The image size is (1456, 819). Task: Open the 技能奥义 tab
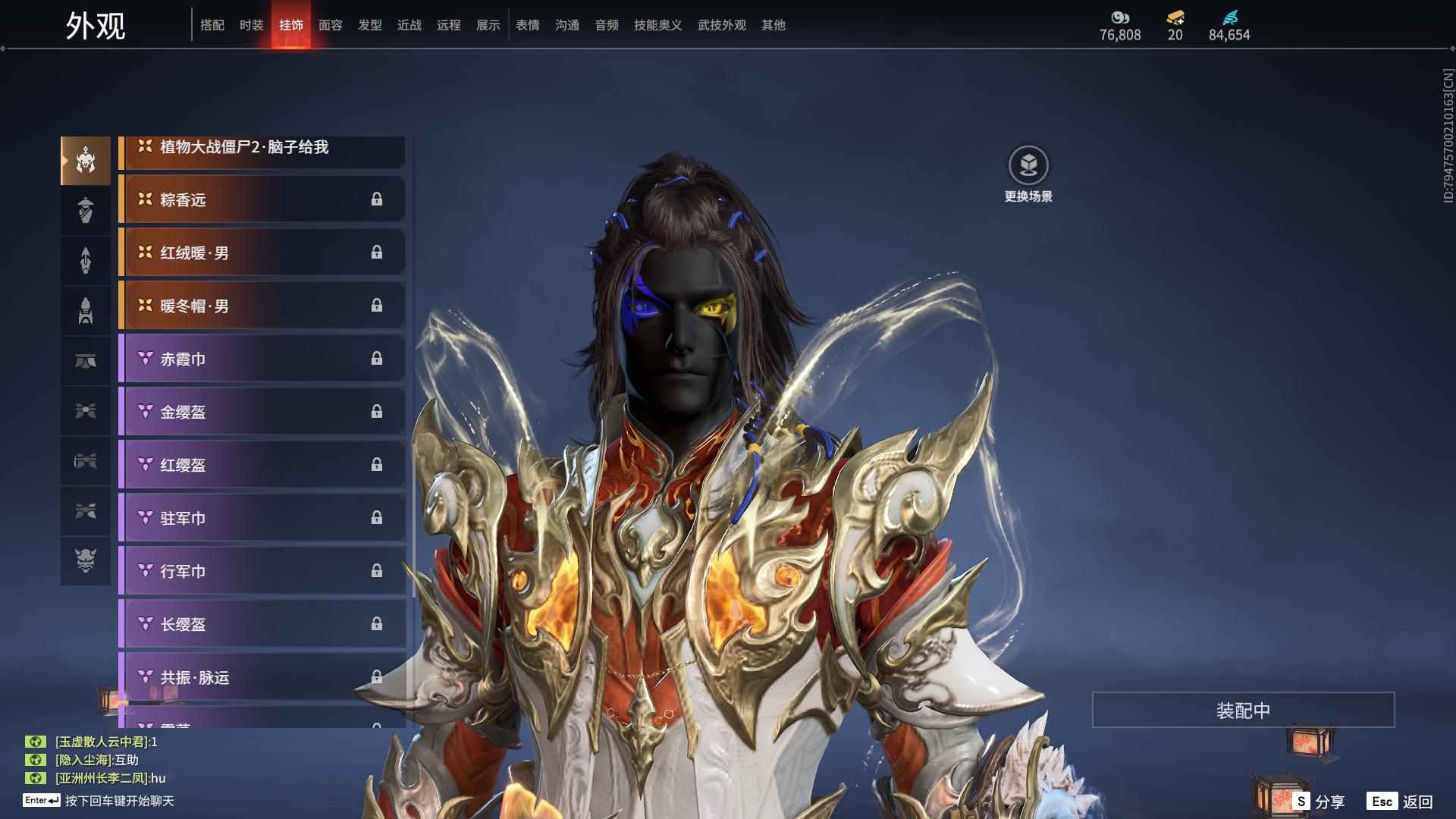(x=657, y=25)
